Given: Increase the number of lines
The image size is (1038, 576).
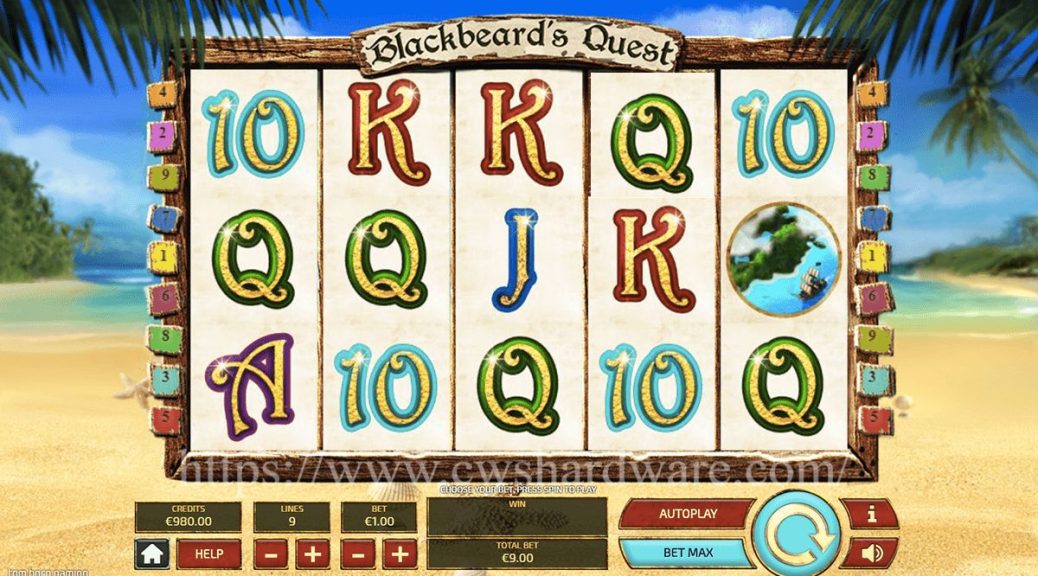Looking at the screenshot, I should (x=311, y=554).
